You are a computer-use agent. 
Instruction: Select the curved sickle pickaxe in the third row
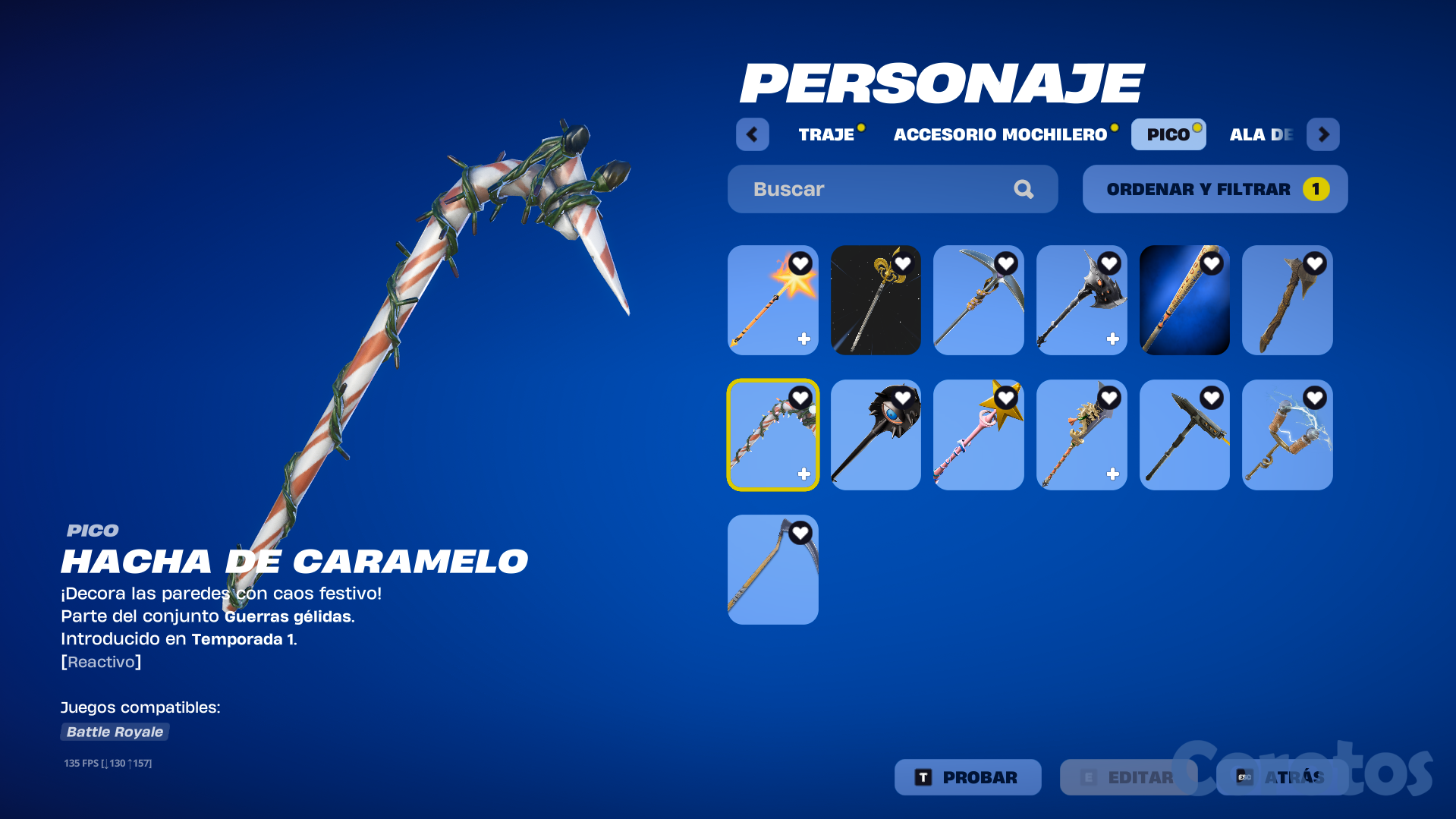[772, 570]
